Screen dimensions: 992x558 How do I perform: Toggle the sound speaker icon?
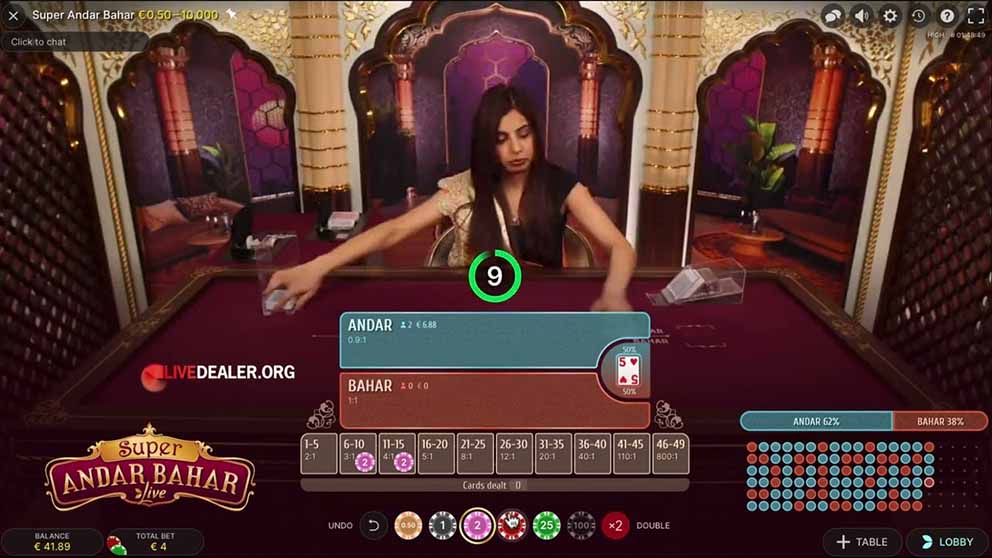pyautogui.click(x=861, y=15)
